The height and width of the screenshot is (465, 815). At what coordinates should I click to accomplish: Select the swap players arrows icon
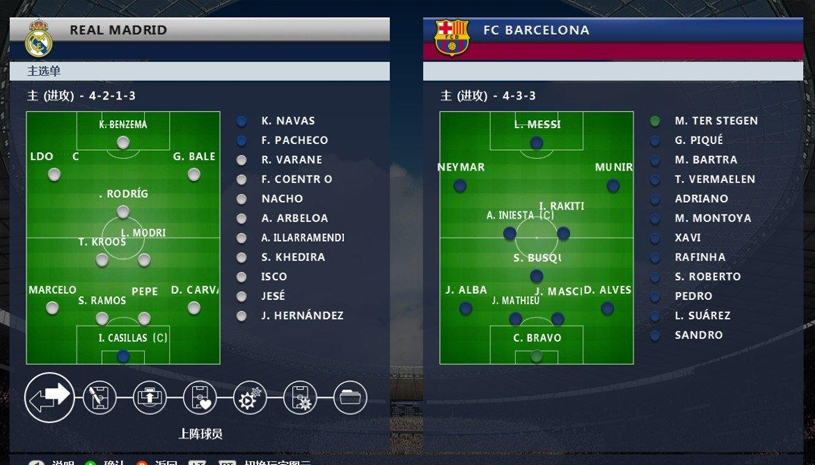[x=49, y=397]
